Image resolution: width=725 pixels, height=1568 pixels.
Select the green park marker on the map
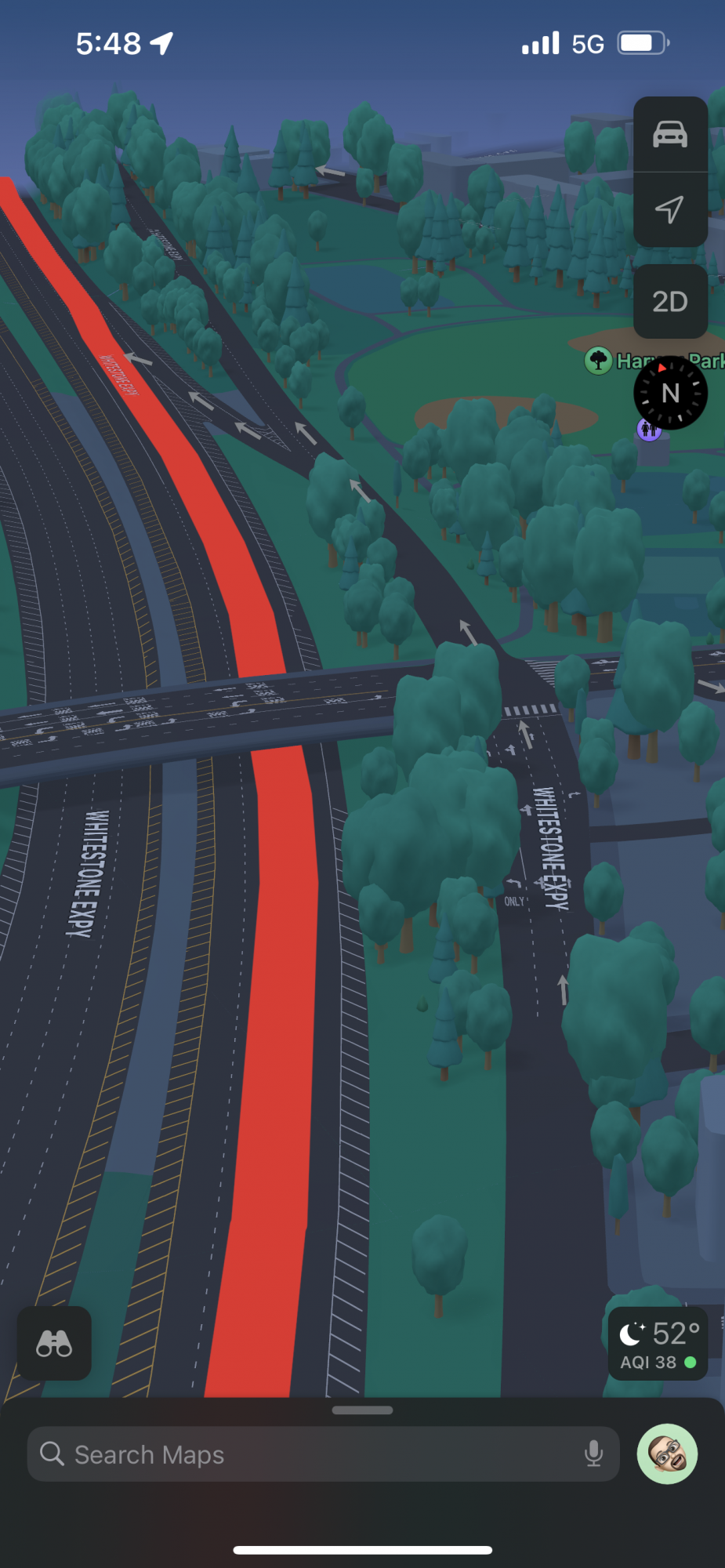pyautogui.click(x=599, y=361)
